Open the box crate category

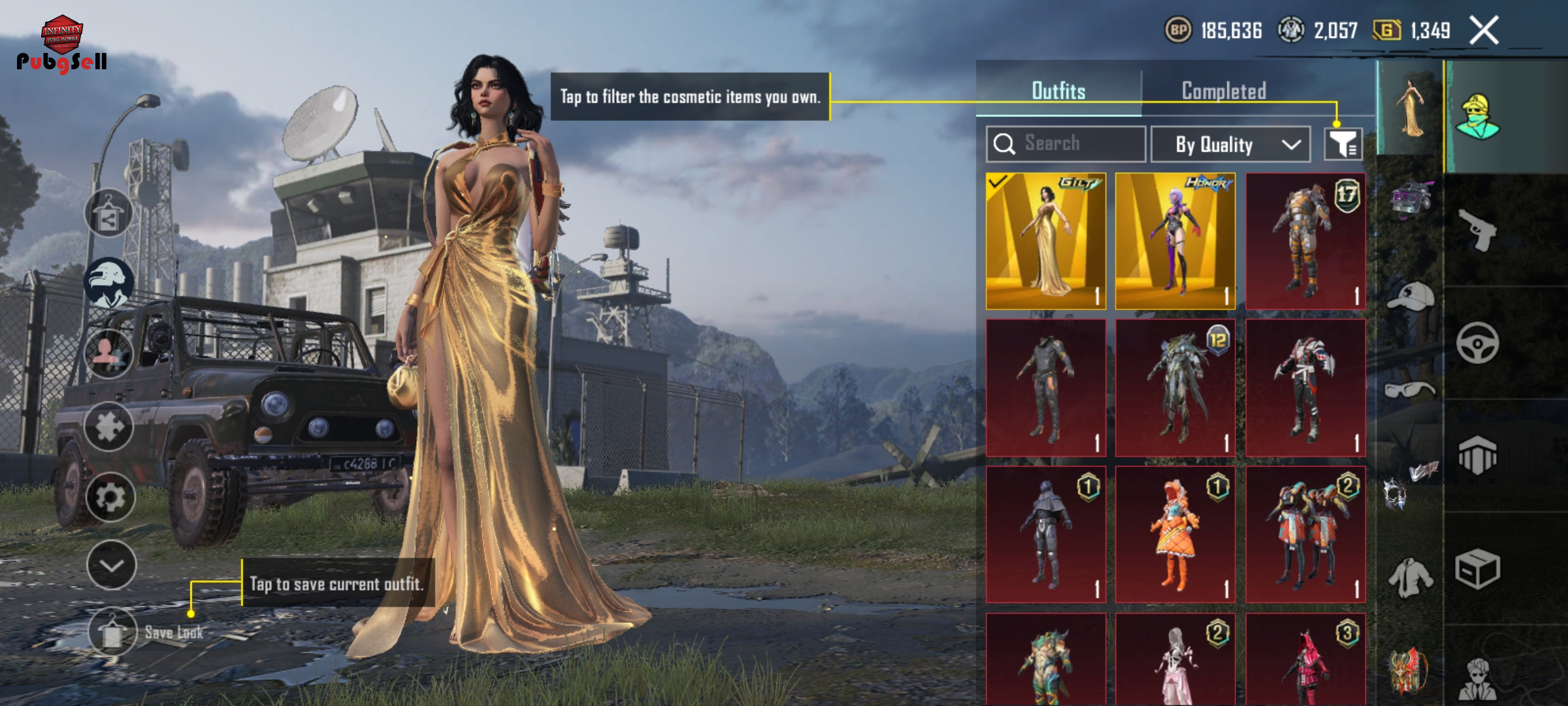1477,569
